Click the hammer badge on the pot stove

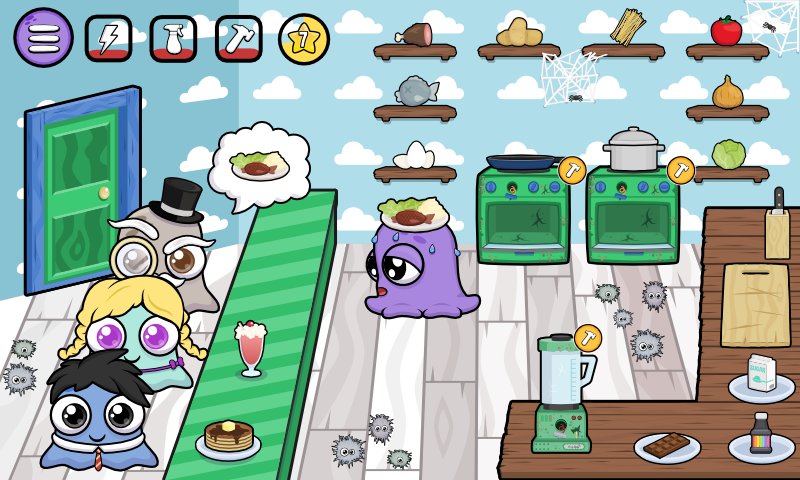(x=680, y=170)
